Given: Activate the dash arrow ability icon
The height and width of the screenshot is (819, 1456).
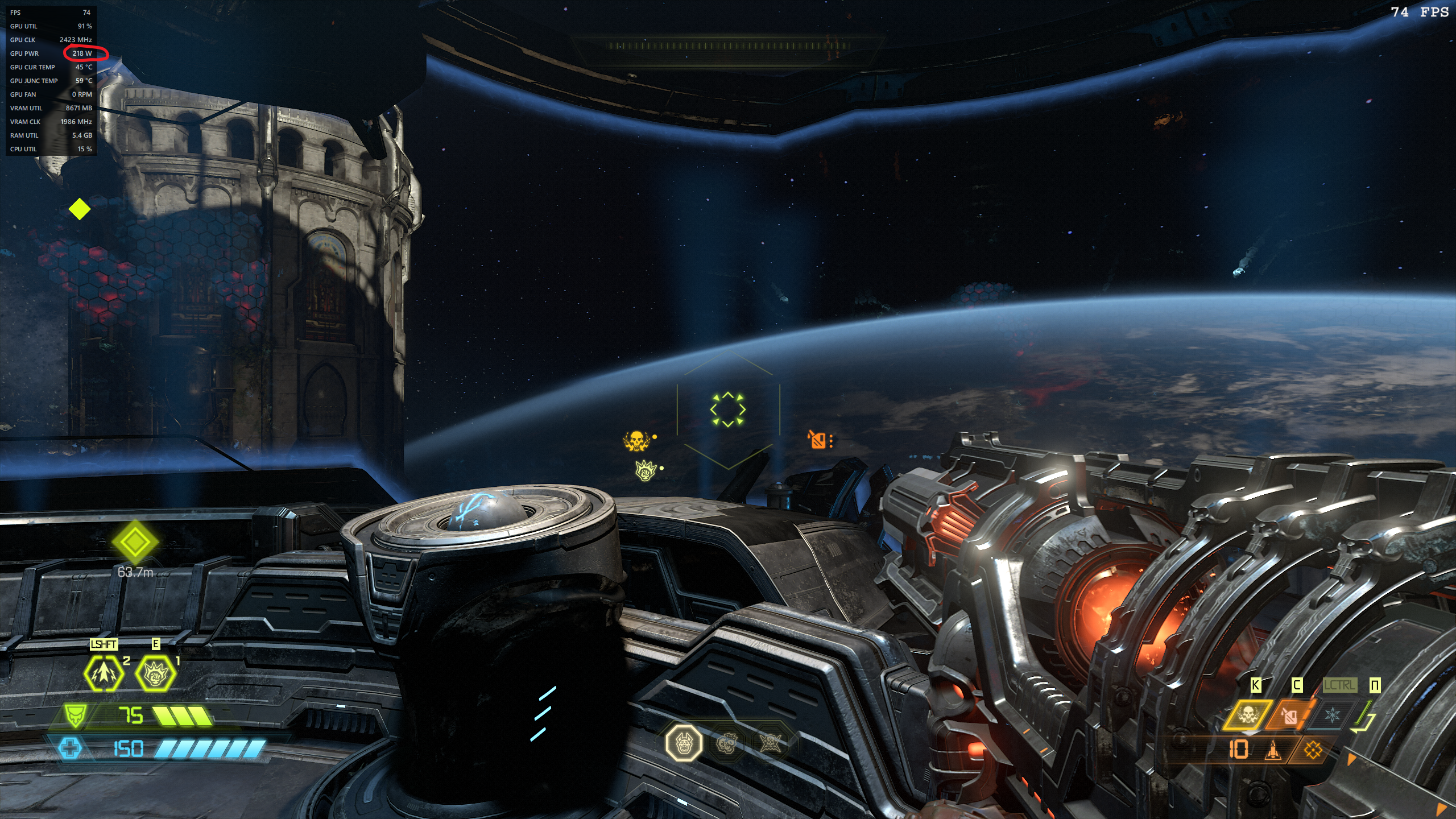Looking at the screenshot, I should (104, 673).
